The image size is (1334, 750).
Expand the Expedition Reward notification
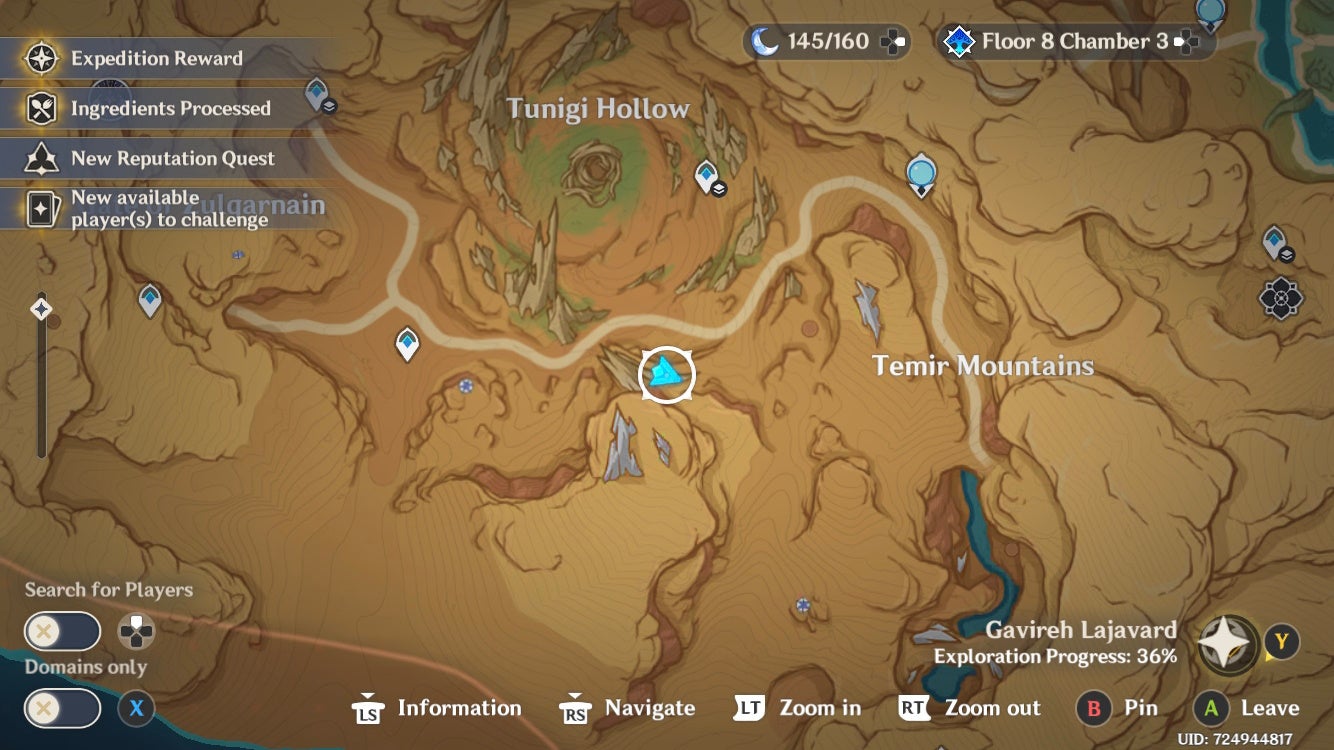click(155, 58)
